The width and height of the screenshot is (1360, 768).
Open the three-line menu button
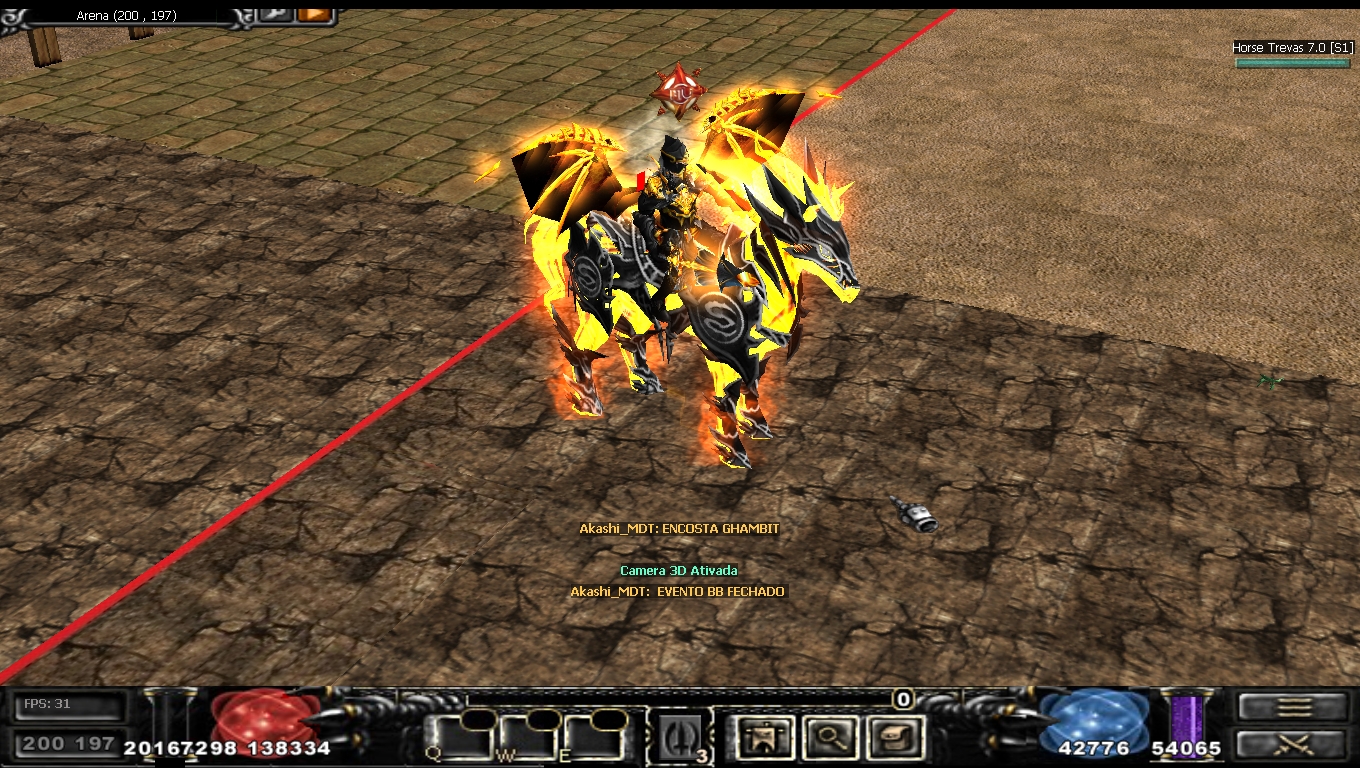1293,707
